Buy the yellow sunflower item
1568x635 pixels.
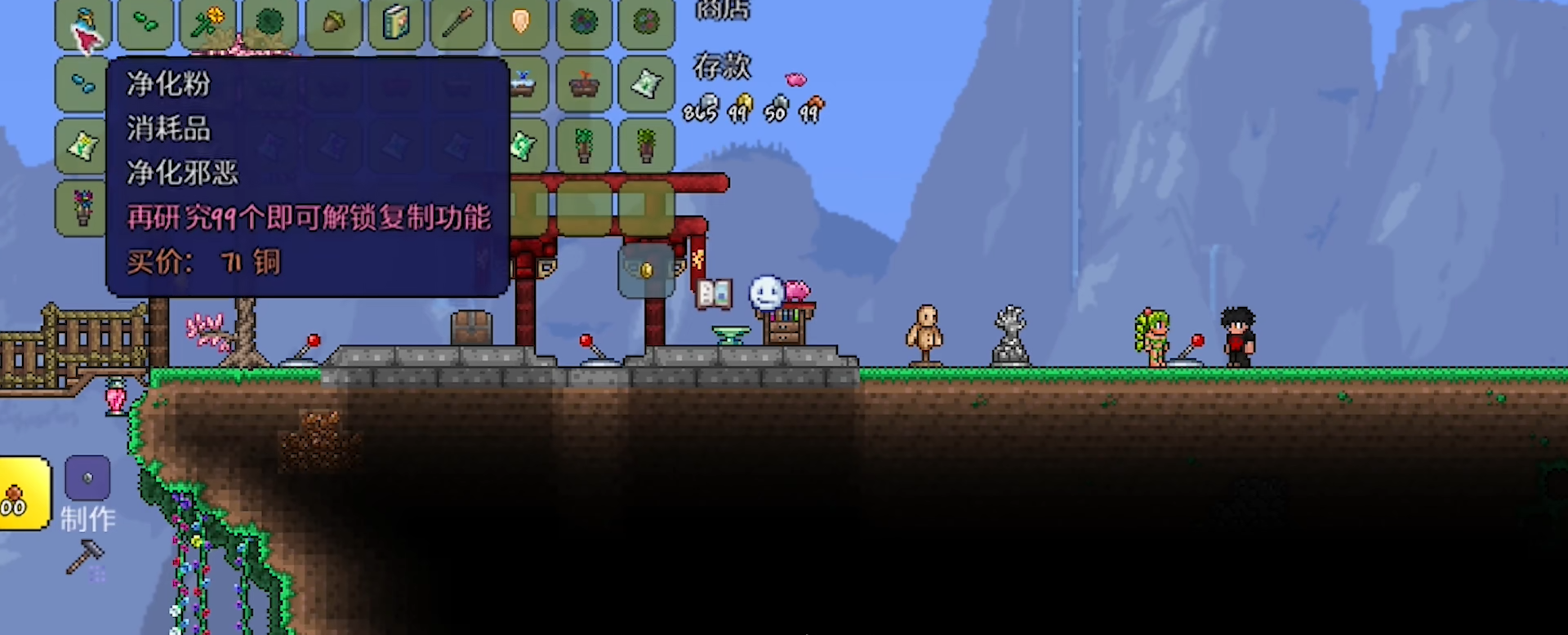tap(208, 22)
